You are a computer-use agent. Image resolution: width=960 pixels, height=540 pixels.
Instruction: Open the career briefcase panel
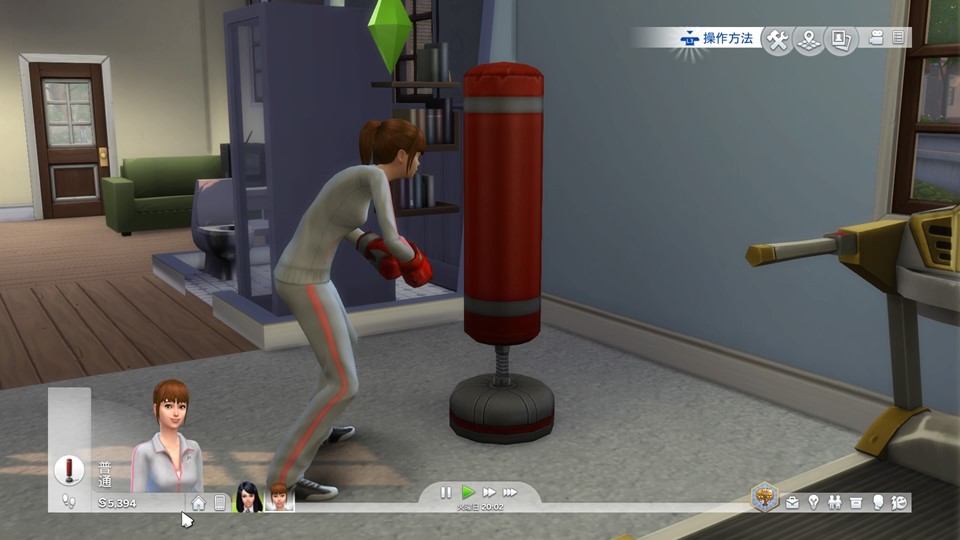click(792, 502)
